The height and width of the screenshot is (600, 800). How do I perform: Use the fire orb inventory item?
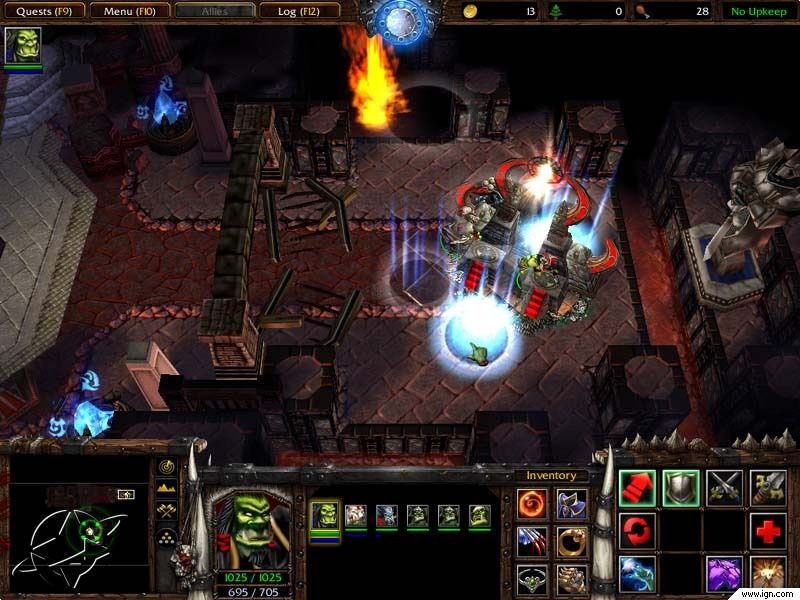[532, 503]
